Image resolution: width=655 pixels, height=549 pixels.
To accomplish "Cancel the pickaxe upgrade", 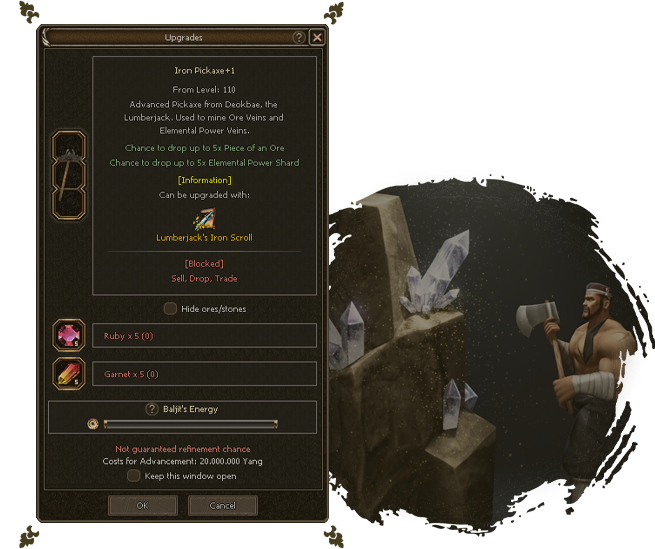I will tap(223, 506).
